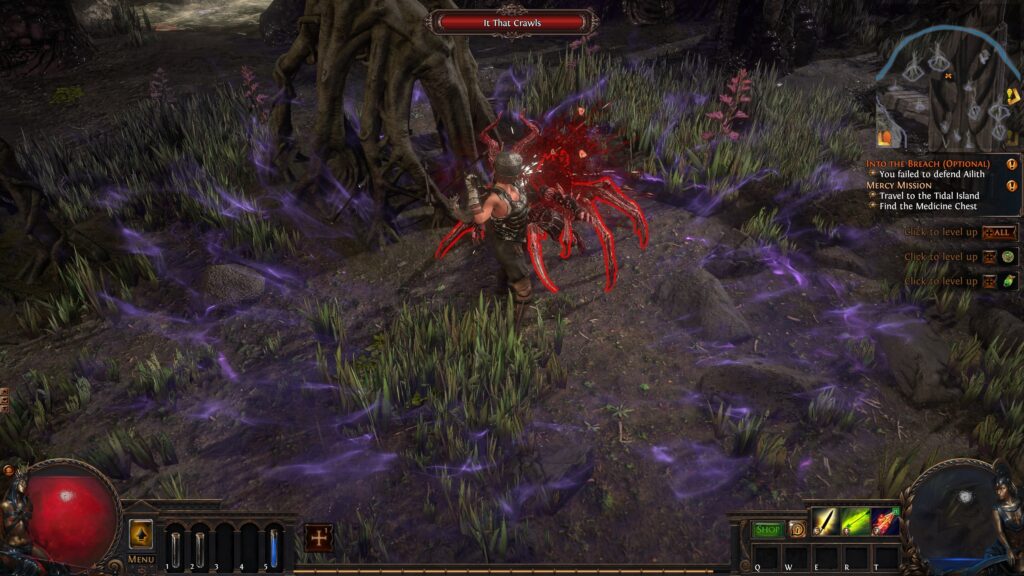Click the gold arrow icon above Menu
The width and height of the screenshot is (1024, 576).
click(x=141, y=533)
